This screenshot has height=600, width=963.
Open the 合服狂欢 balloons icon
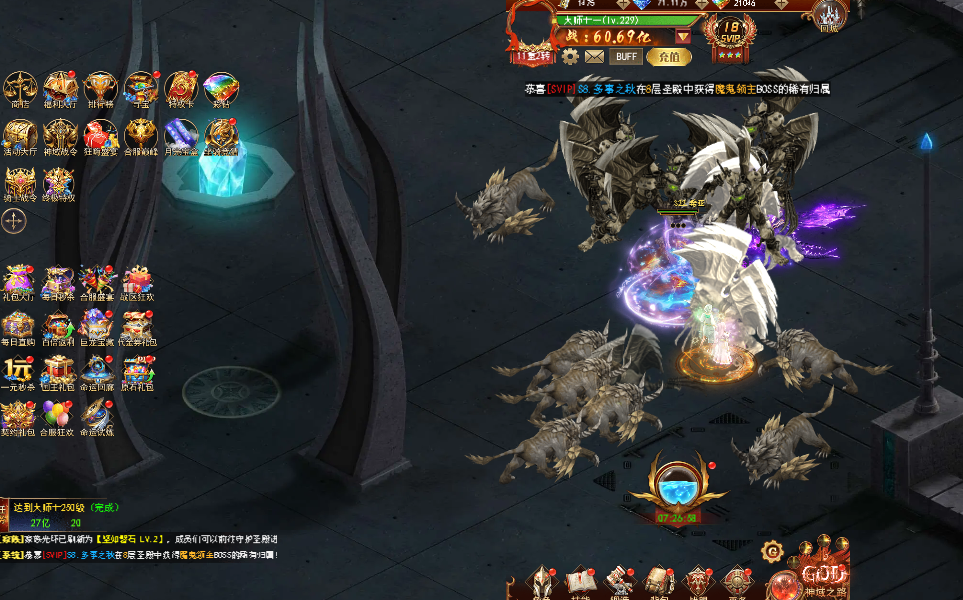(58, 416)
